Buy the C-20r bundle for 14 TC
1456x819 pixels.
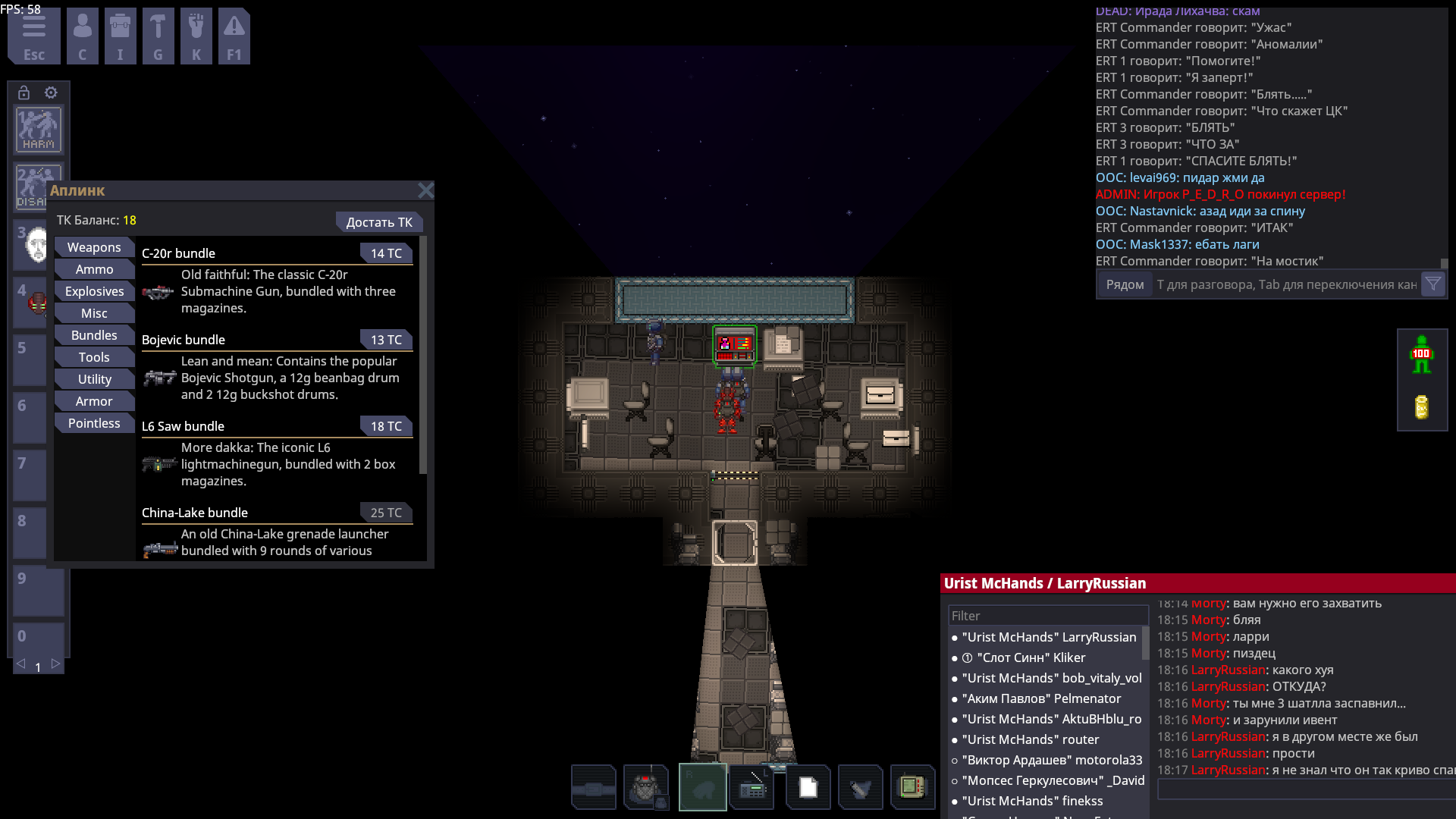[x=386, y=253]
